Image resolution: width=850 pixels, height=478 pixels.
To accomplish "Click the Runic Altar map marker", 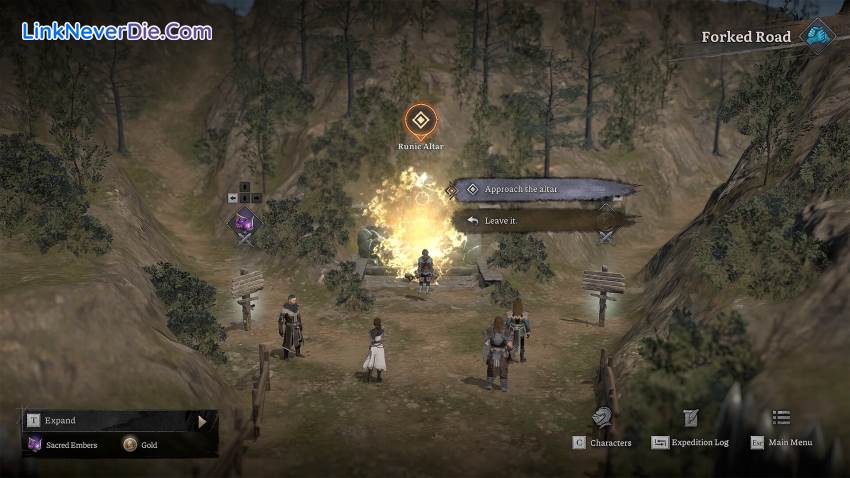I will [421, 122].
